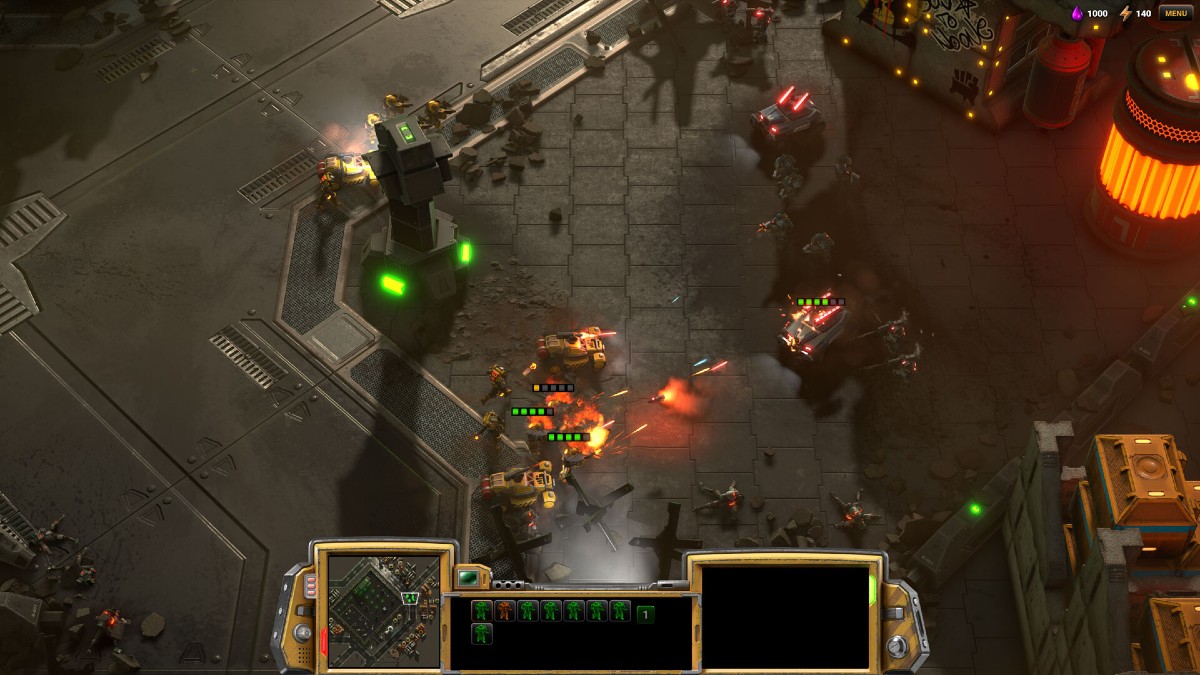Select the orange damaged unit portrait
The image size is (1200, 675).
(505, 611)
